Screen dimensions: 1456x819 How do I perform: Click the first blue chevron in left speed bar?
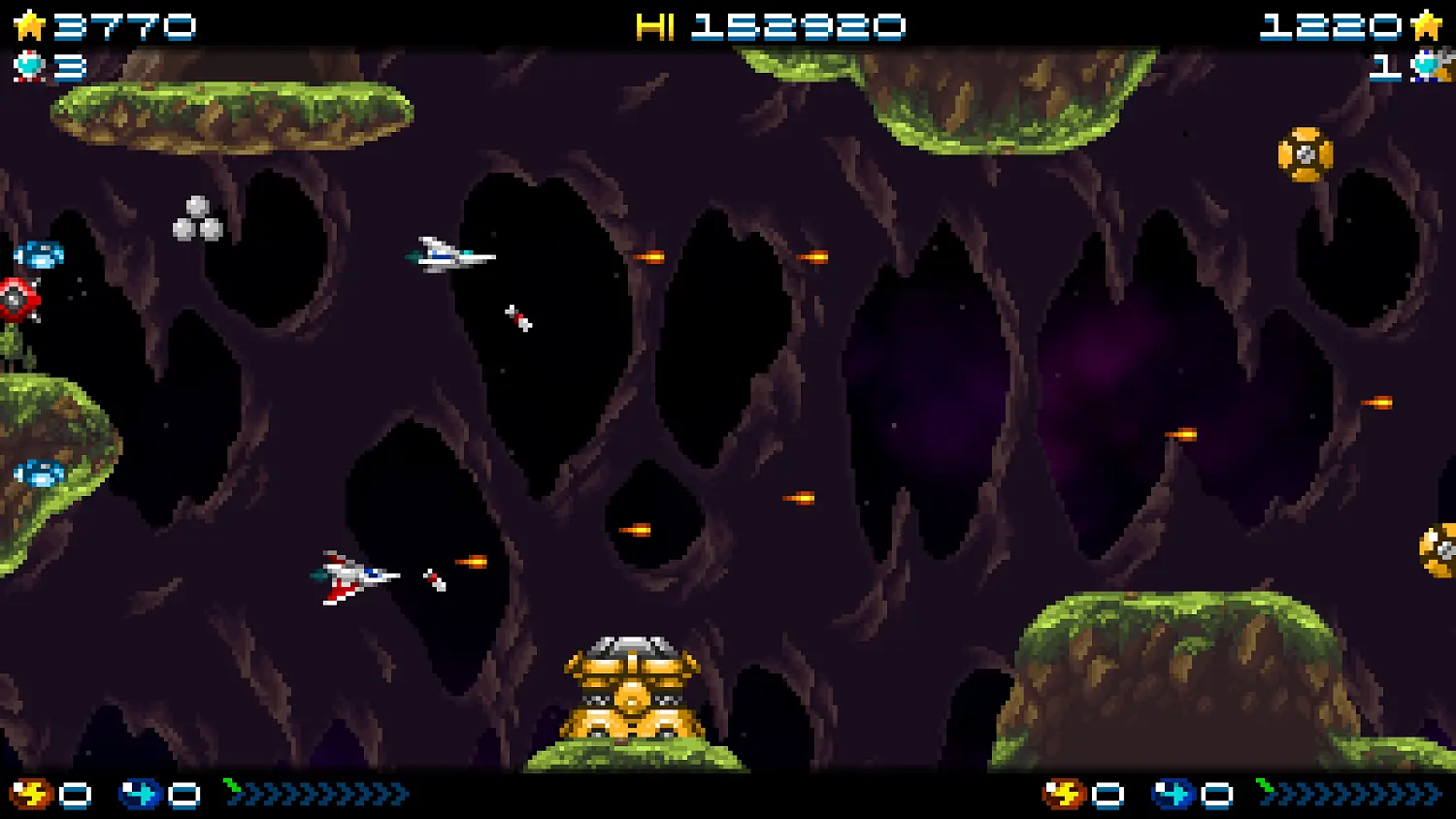tap(254, 794)
